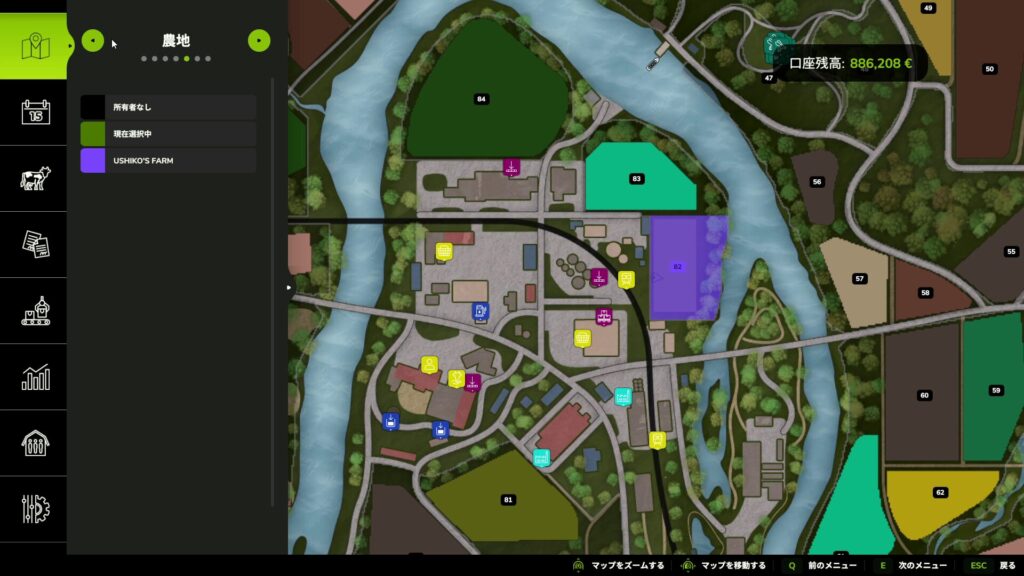Viewport: 1024px width, 576px height.
Task: Open the barn garage tab
Action: pyautogui.click(x=35, y=443)
